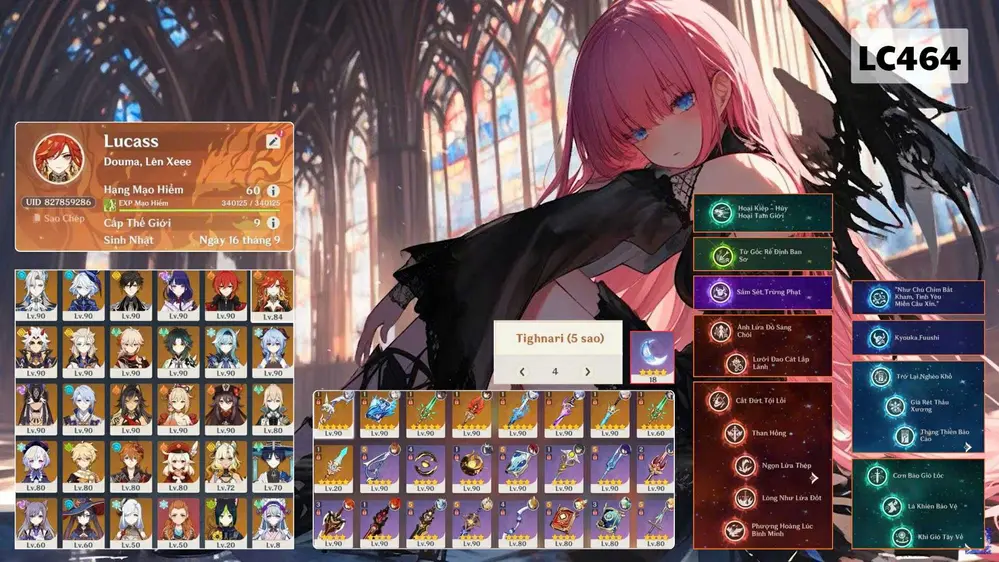
Task: Select the Cắt Đứt, Tội Lỗi constellation
Action: (762, 401)
